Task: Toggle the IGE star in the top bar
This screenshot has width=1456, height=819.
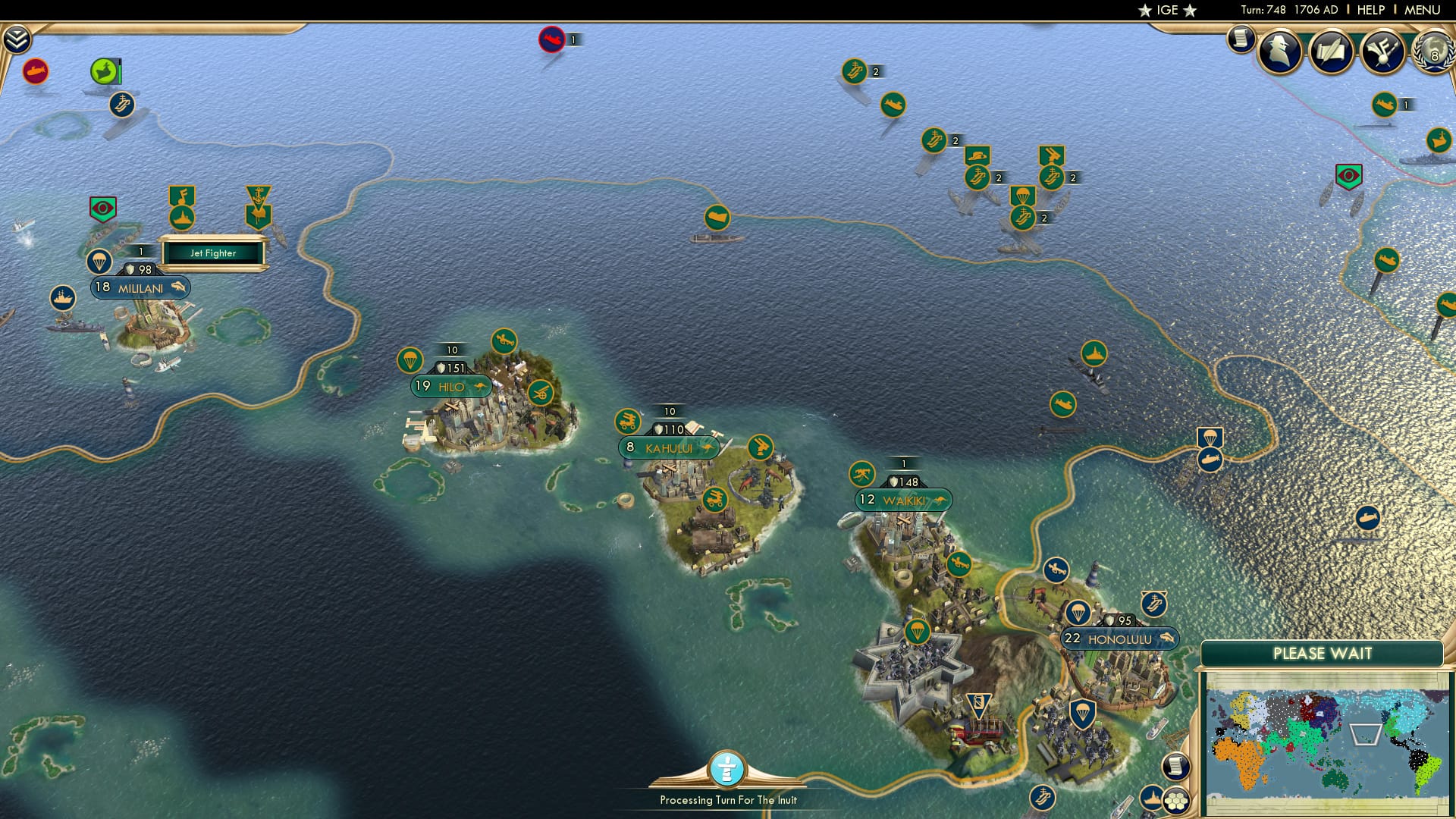Action: coord(1144,10)
